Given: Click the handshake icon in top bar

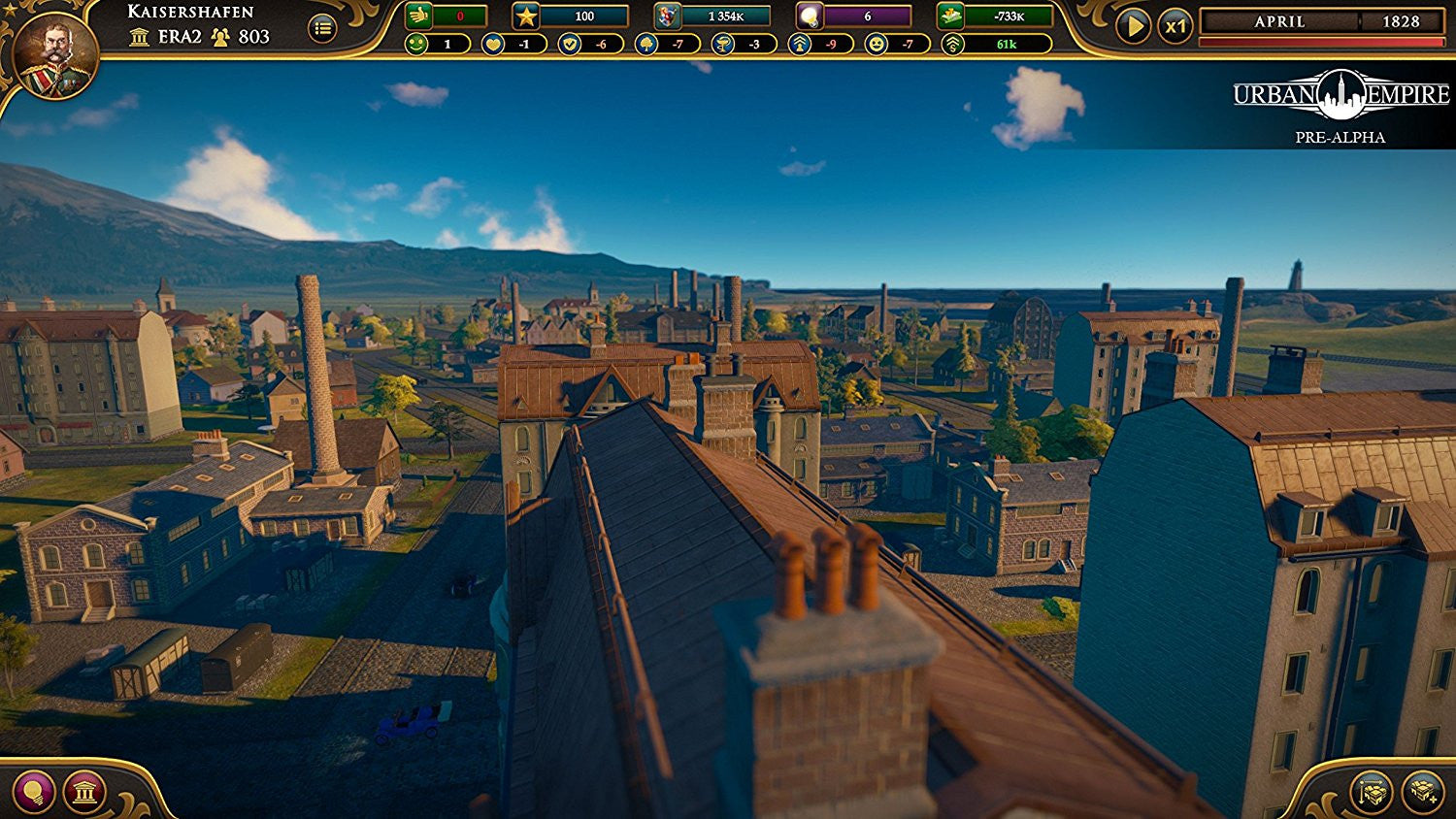Looking at the screenshot, I should point(419,16).
